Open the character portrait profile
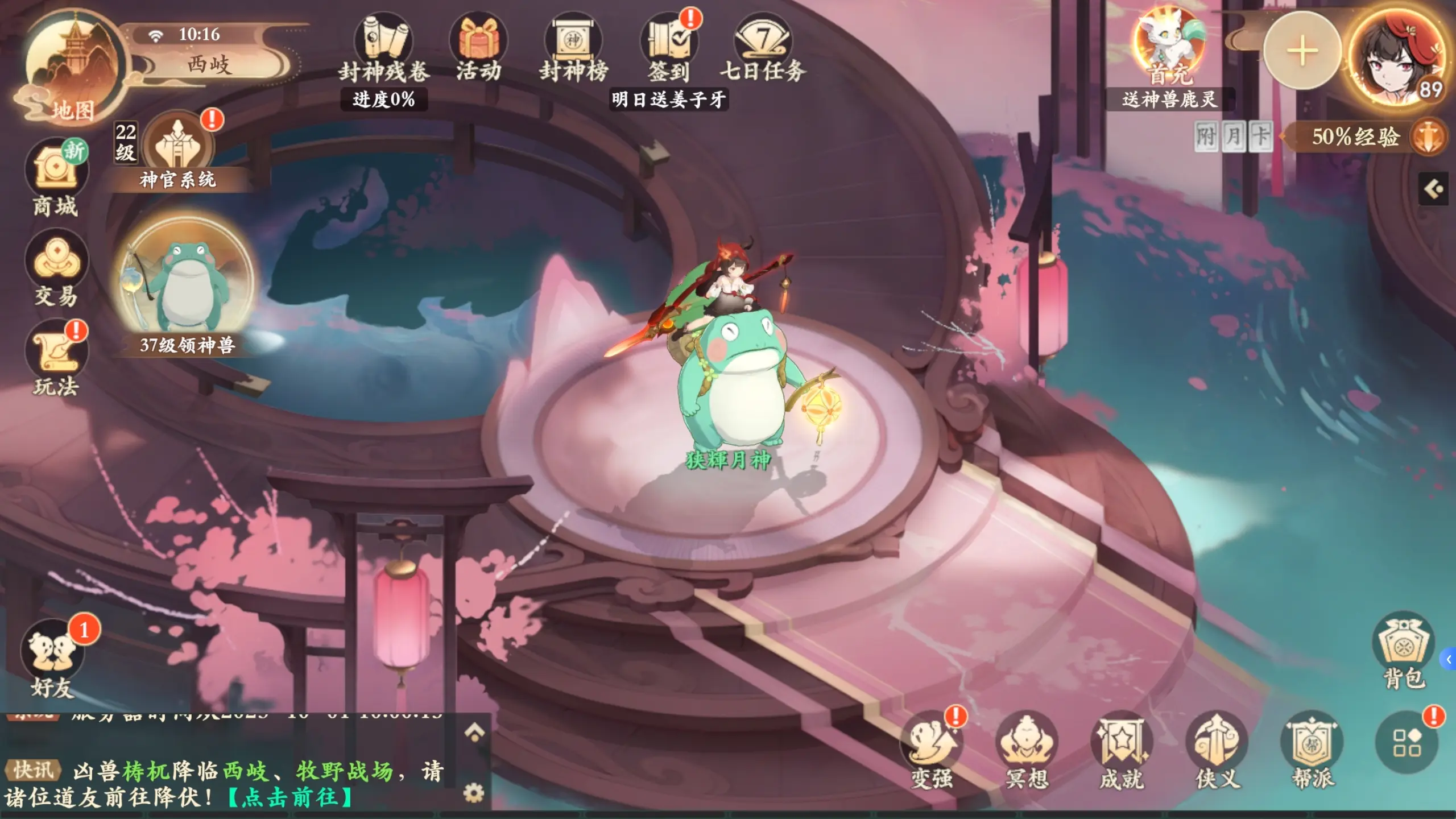 pos(1396,57)
